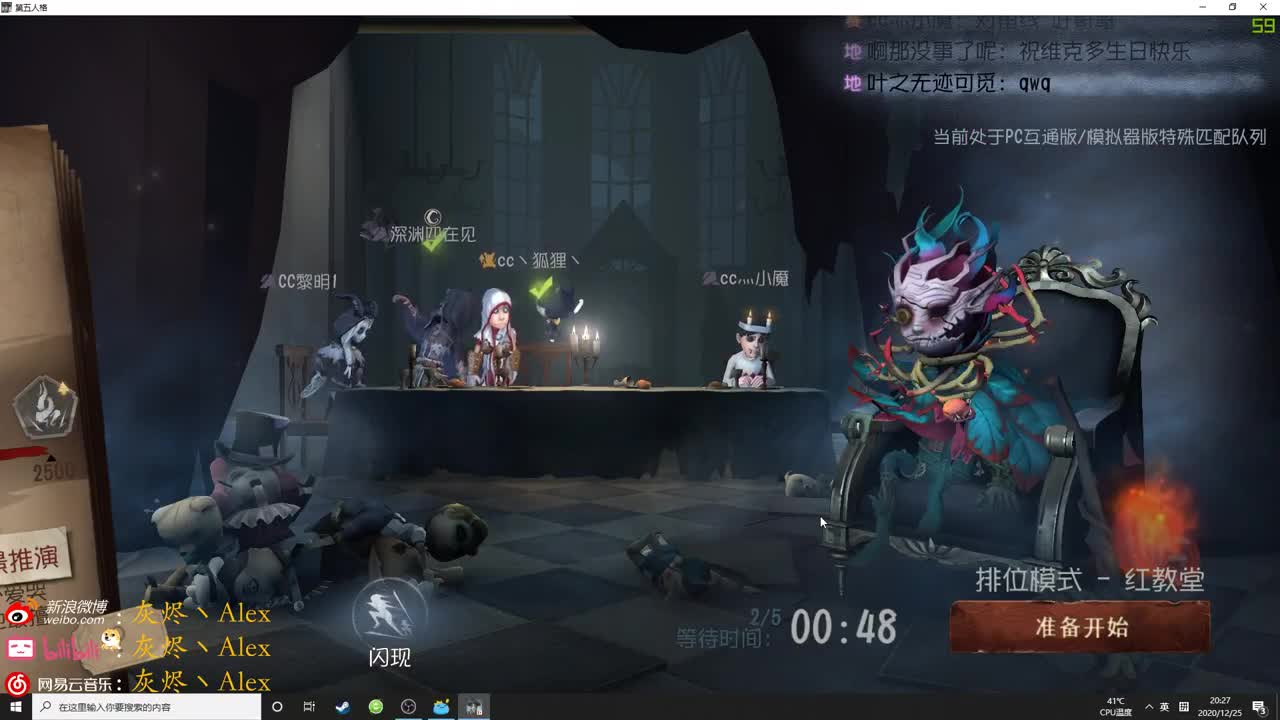Open Task View on the taskbar

pyautogui.click(x=309, y=707)
